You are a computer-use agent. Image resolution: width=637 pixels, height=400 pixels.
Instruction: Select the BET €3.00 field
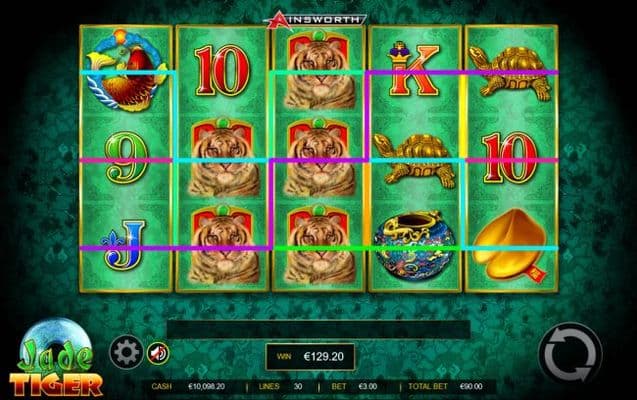point(355,385)
